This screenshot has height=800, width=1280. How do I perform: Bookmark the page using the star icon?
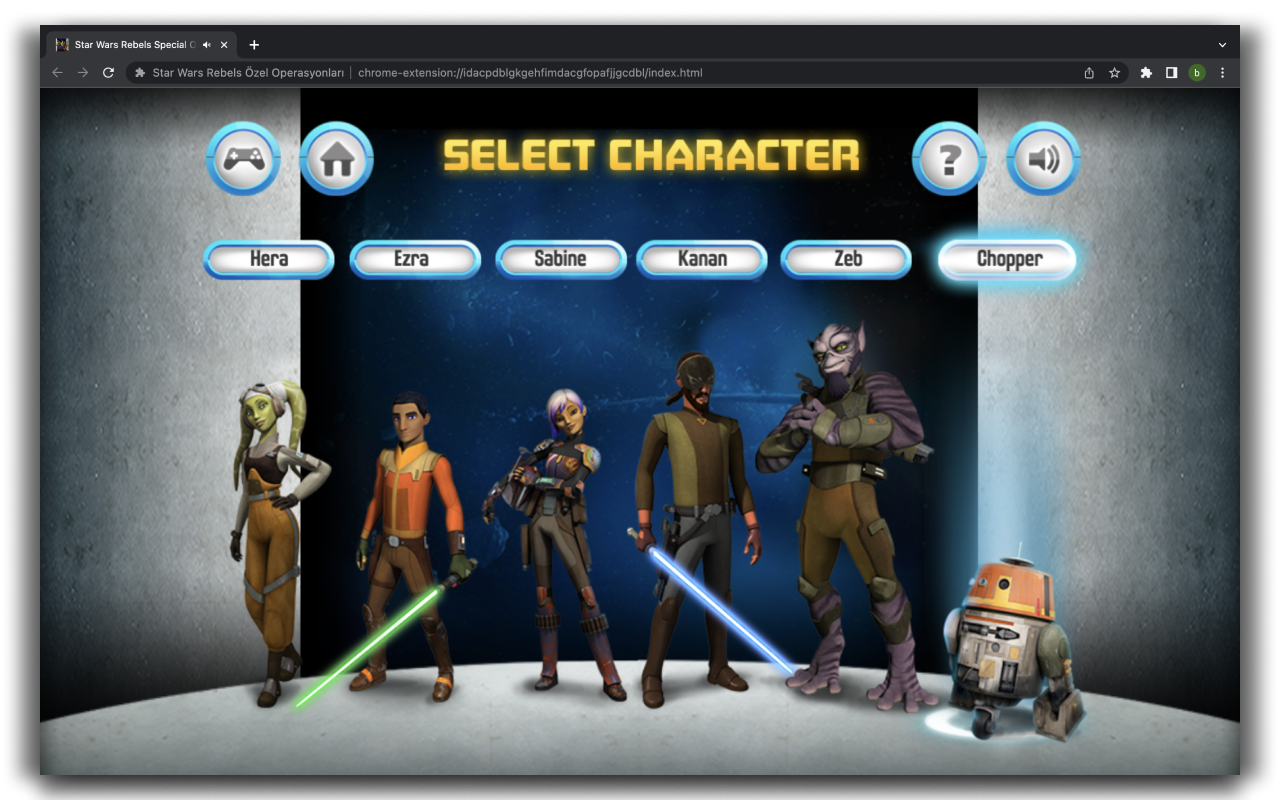click(1114, 72)
